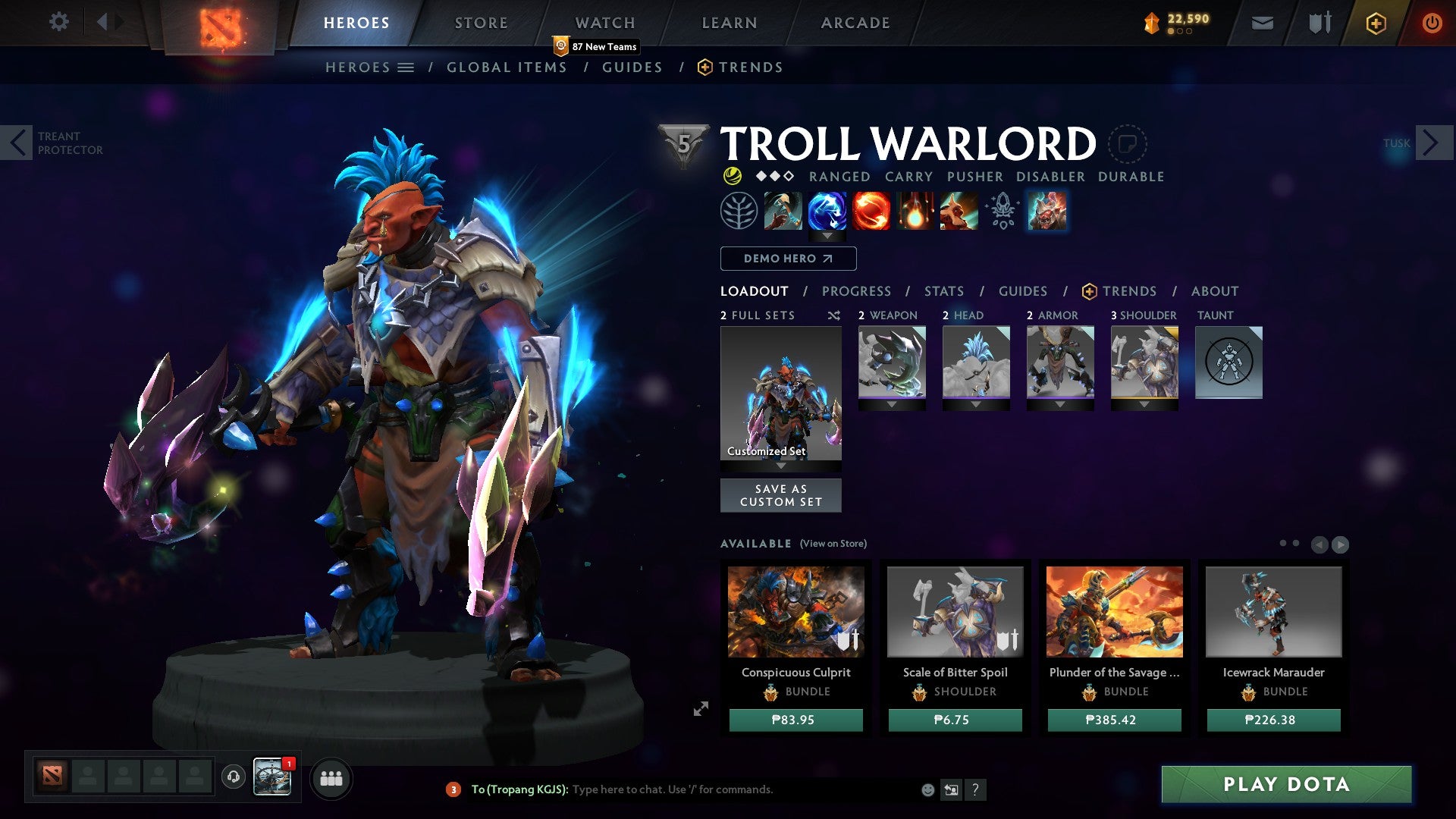Toggle the shuffle loadout icon
The image size is (1456, 819).
(834, 315)
